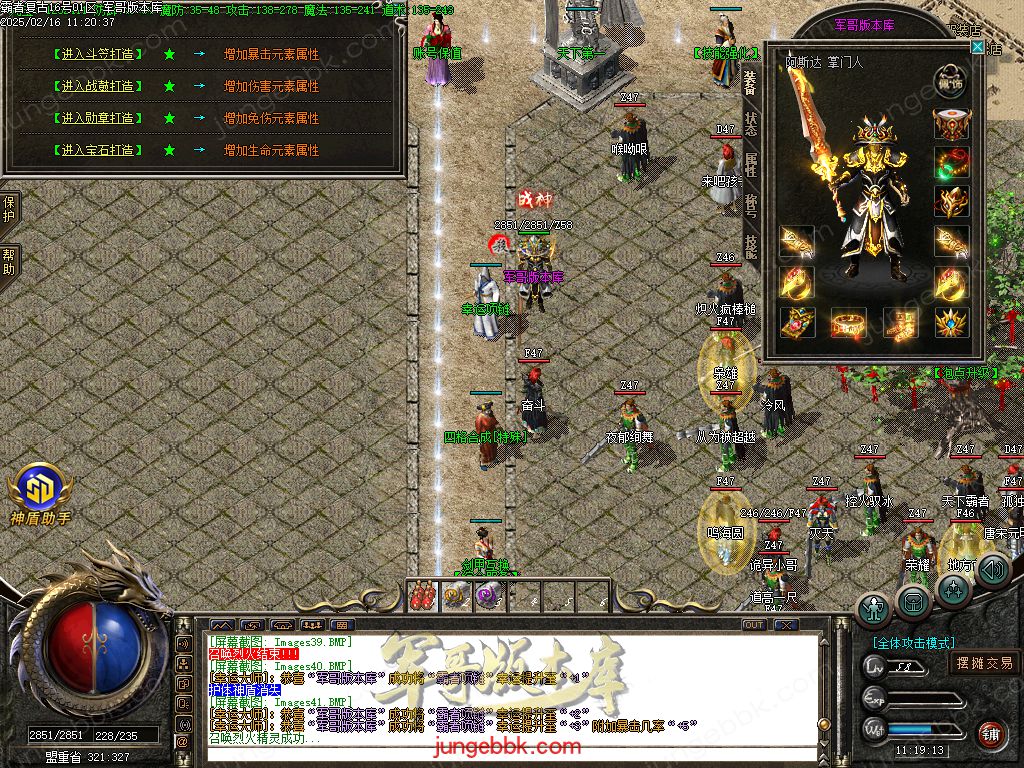
Task: Select the 进入勋章打造 entry
Action: (x=97, y=118)
